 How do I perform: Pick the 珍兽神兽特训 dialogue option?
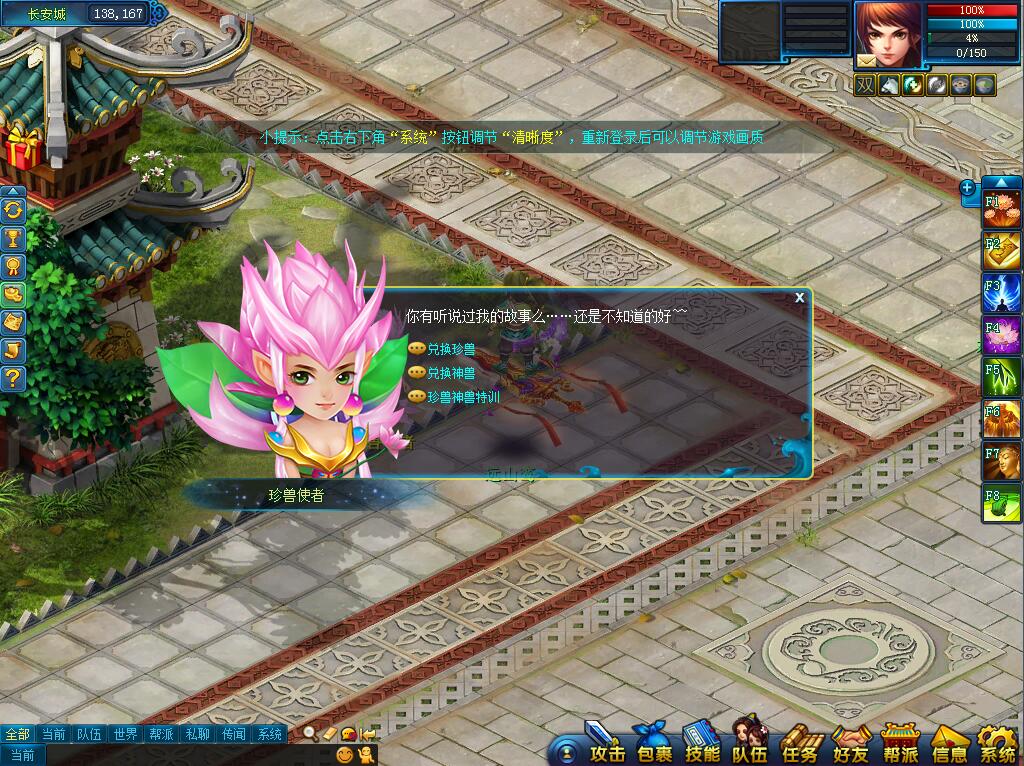[x=463, y=397]
